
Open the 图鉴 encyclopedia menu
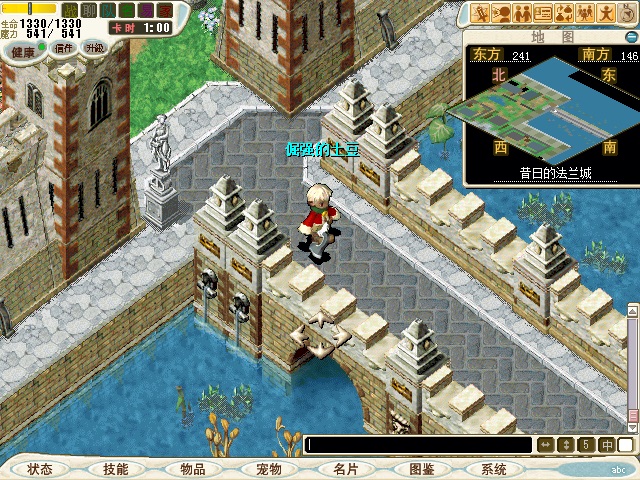(421, 469)
